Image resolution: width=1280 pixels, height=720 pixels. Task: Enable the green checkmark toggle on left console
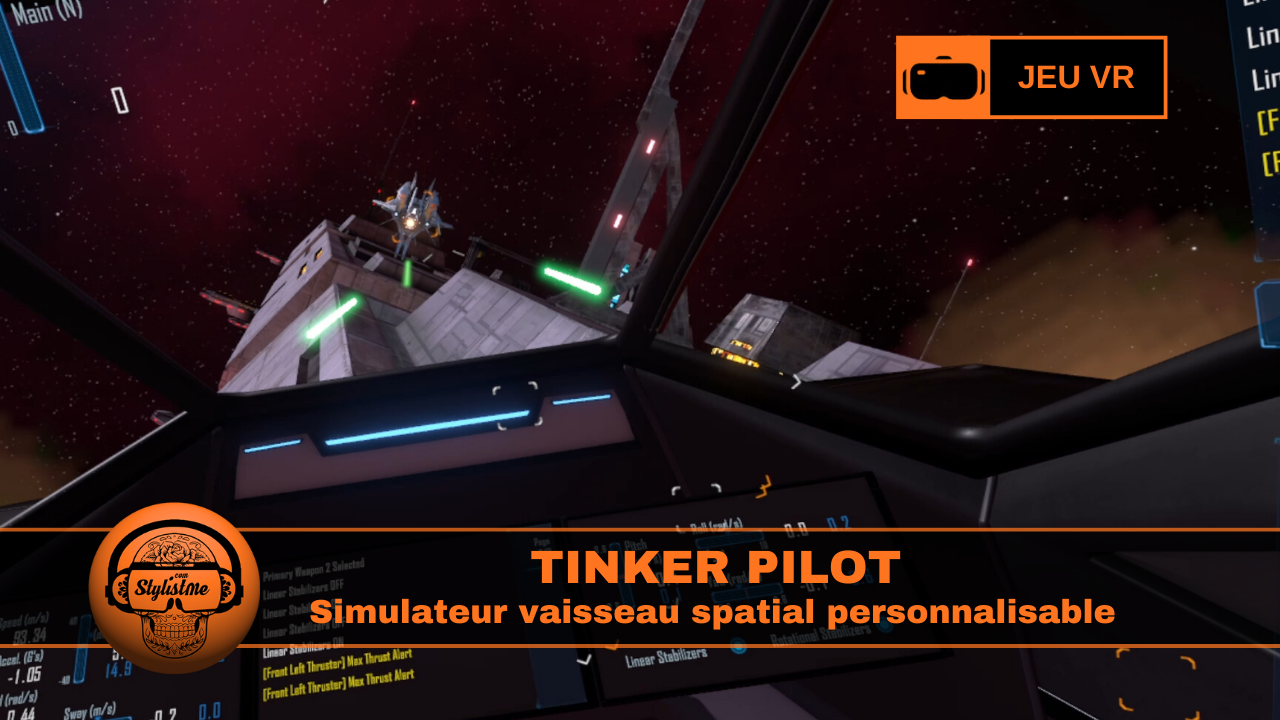pos(583,660)
